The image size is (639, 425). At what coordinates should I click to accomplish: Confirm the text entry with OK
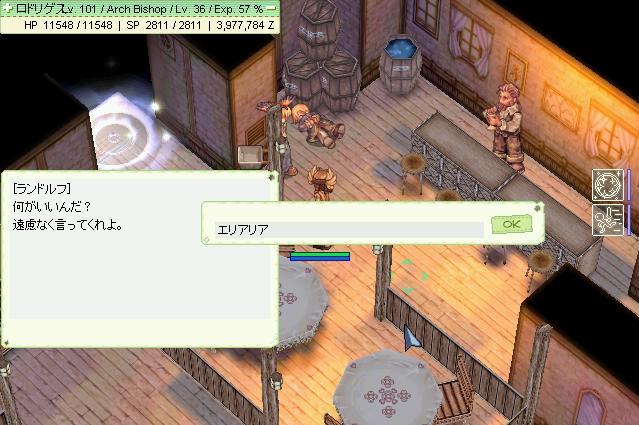point(510,224)
